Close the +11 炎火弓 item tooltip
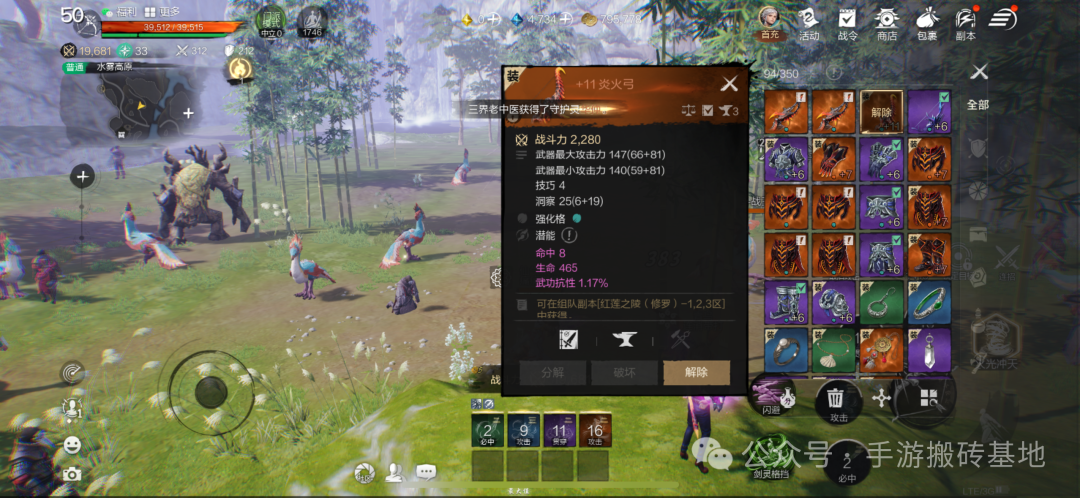This screenshot has width=1080, height=498. (730, 84)
